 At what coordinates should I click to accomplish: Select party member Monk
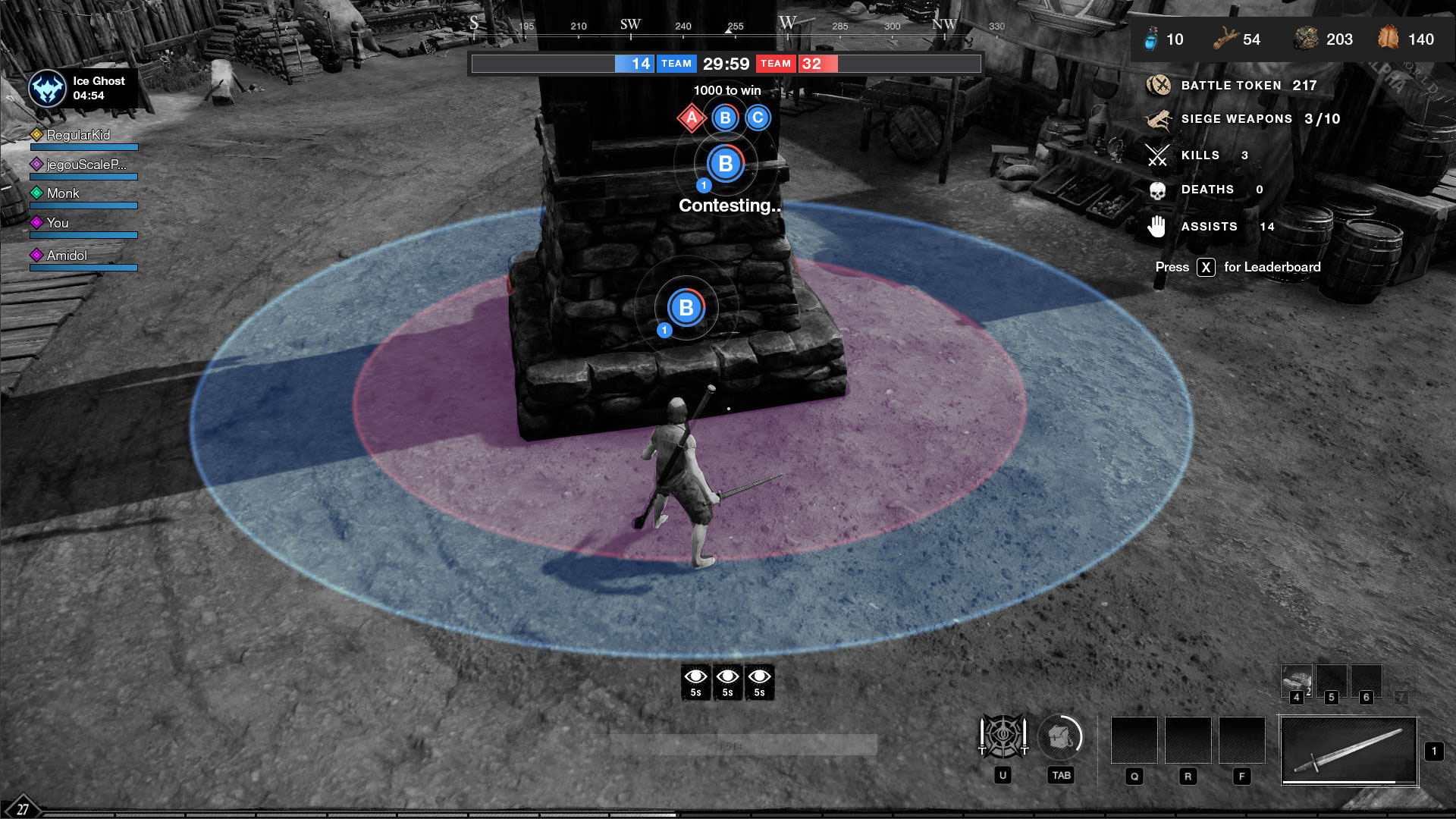[x=63, y=193]
